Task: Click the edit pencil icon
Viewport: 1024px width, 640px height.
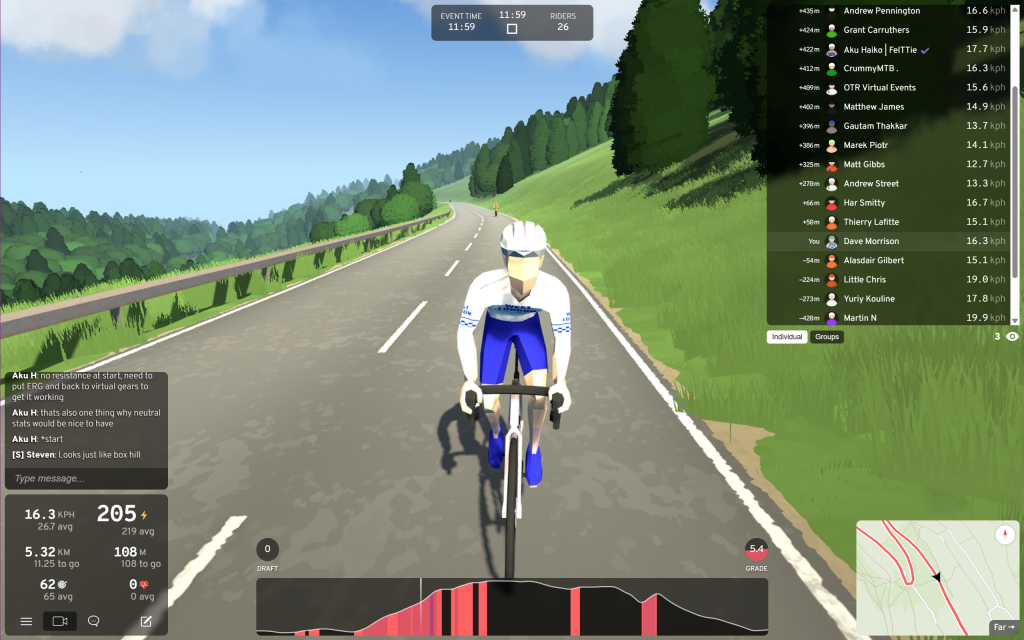Action: (146, 621)
